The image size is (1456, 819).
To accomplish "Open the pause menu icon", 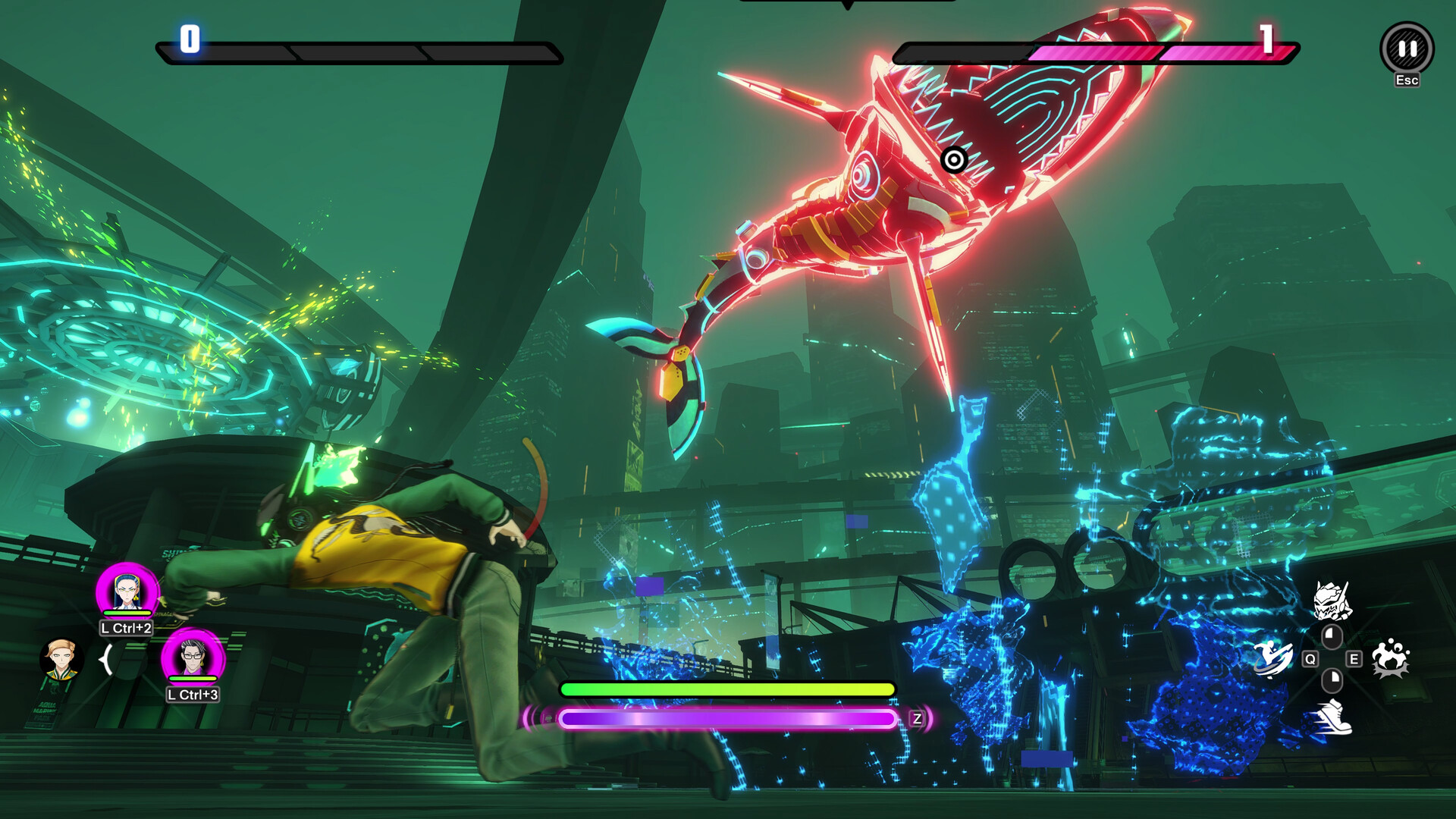I will [1407, 48].
